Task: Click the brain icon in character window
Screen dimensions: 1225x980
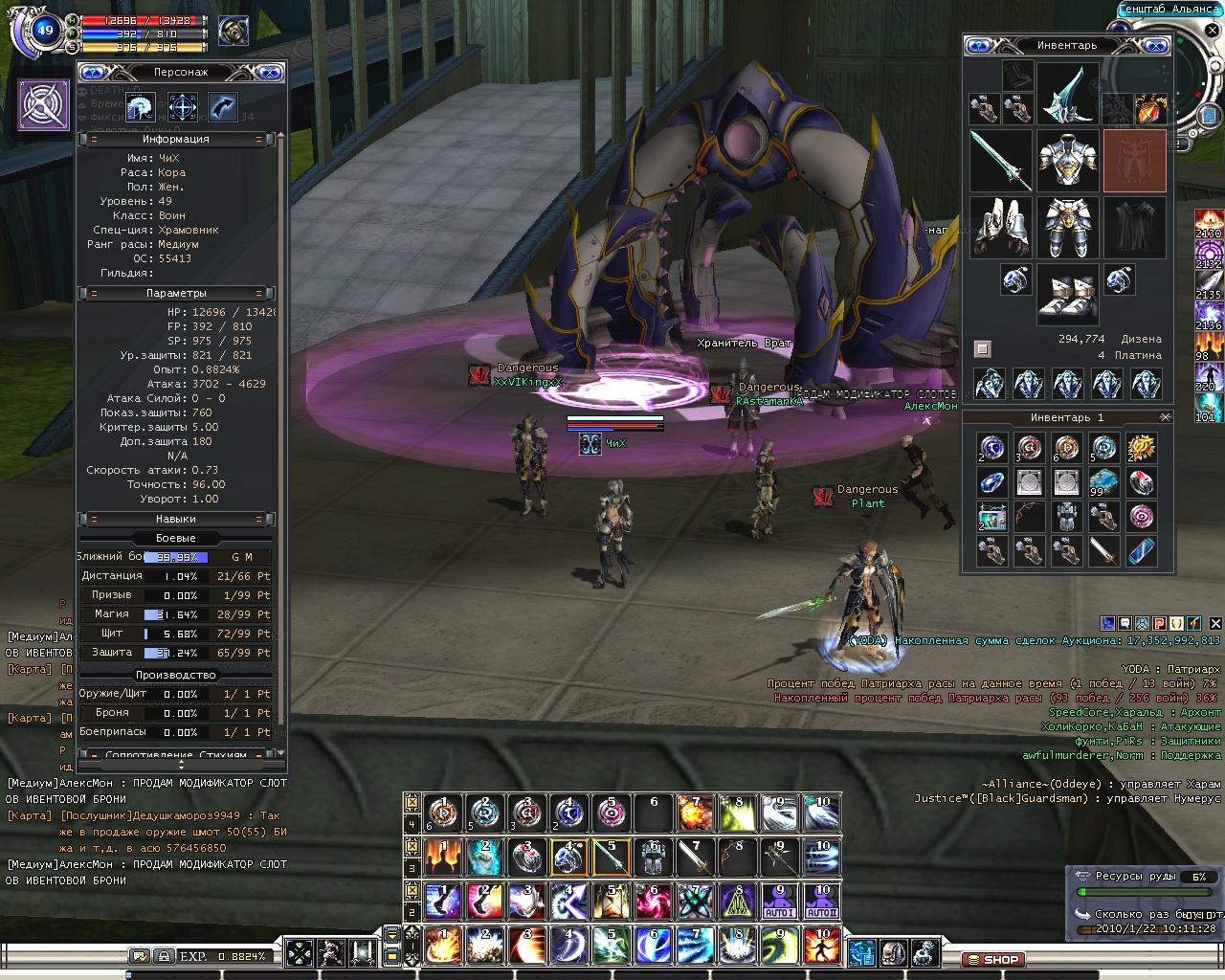Action: (x=141, y=106)
